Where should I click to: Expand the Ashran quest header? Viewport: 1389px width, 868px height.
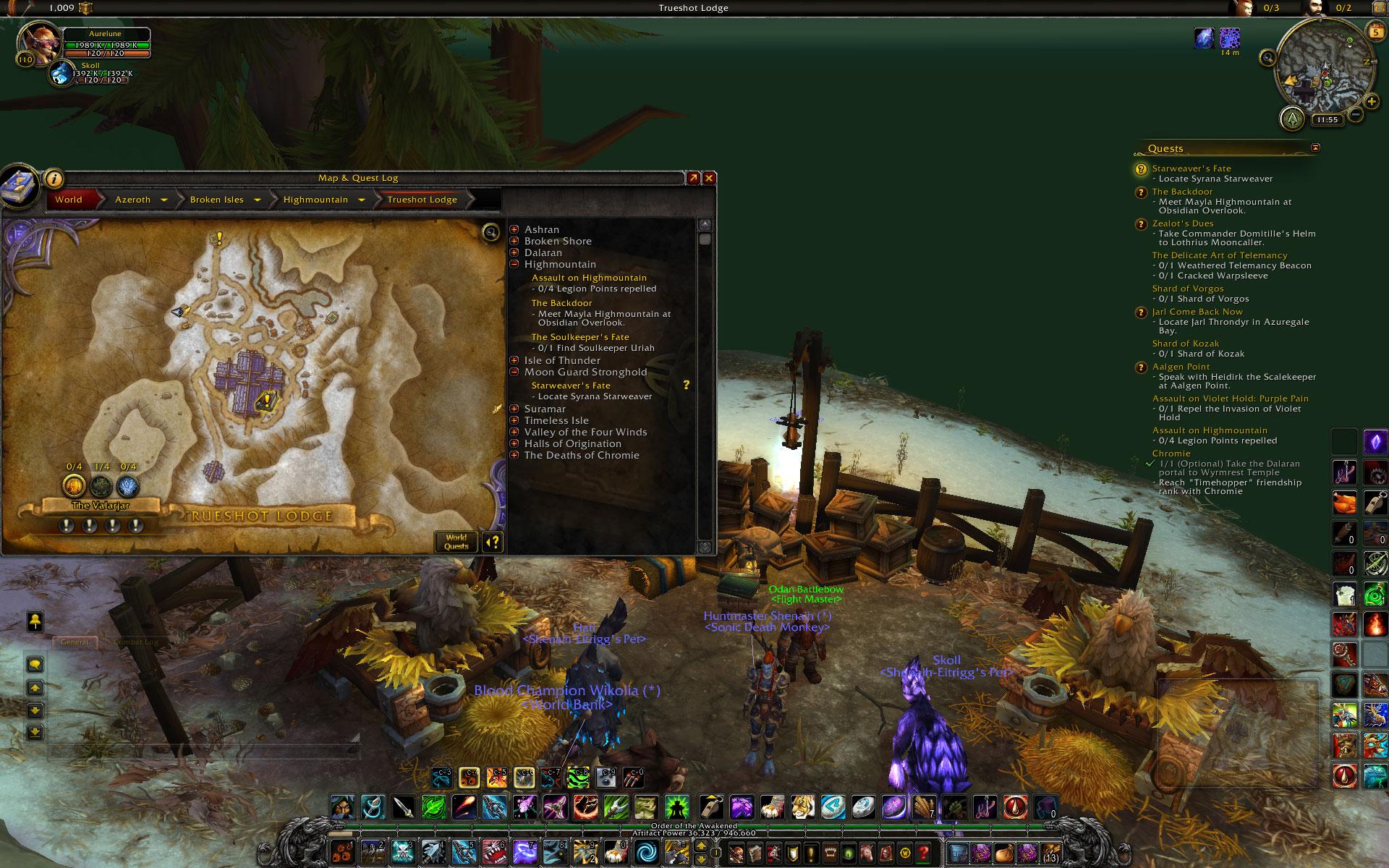(x=514, y=229)
